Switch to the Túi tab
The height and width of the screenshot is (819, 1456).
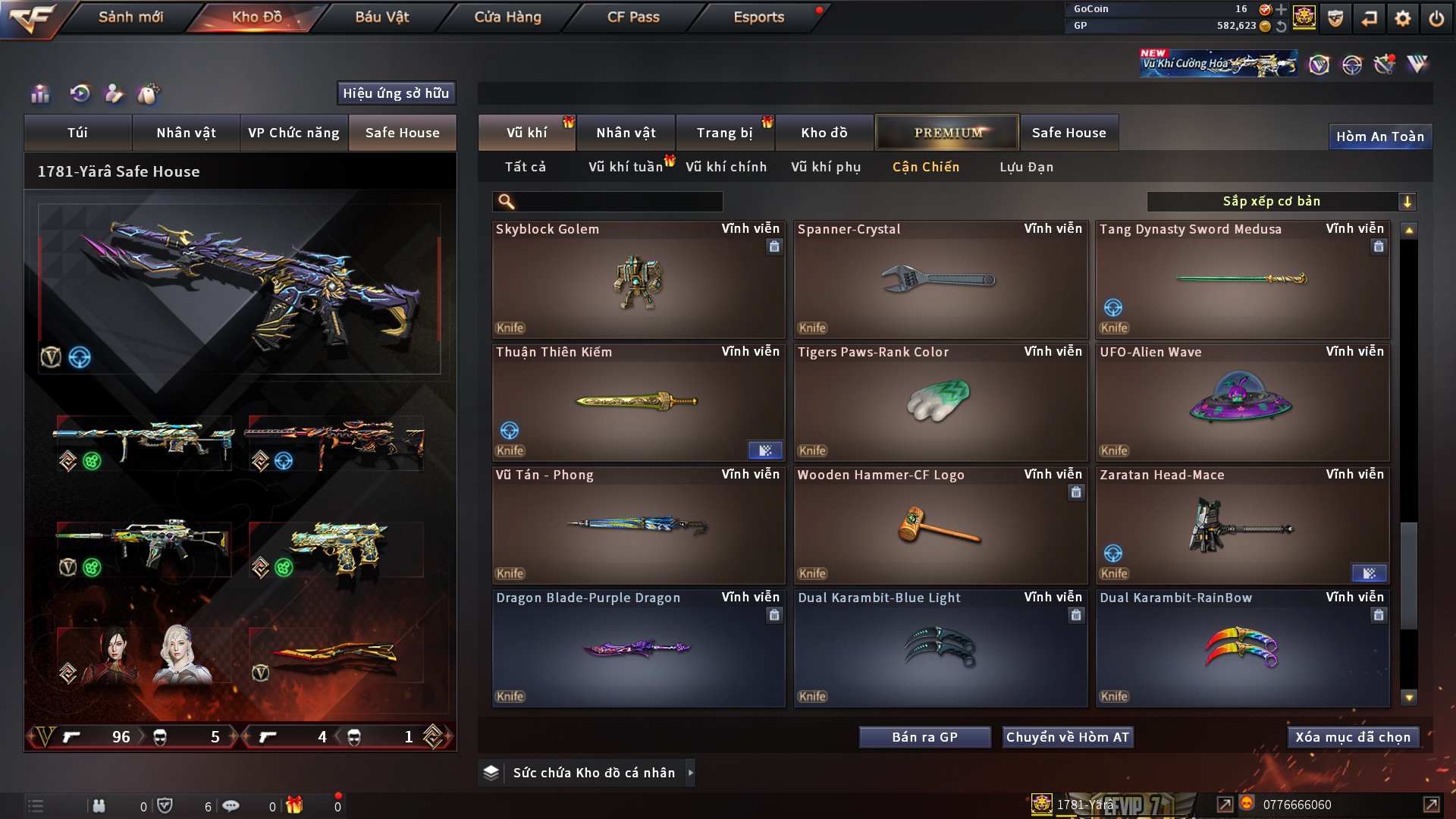(77, 133)
